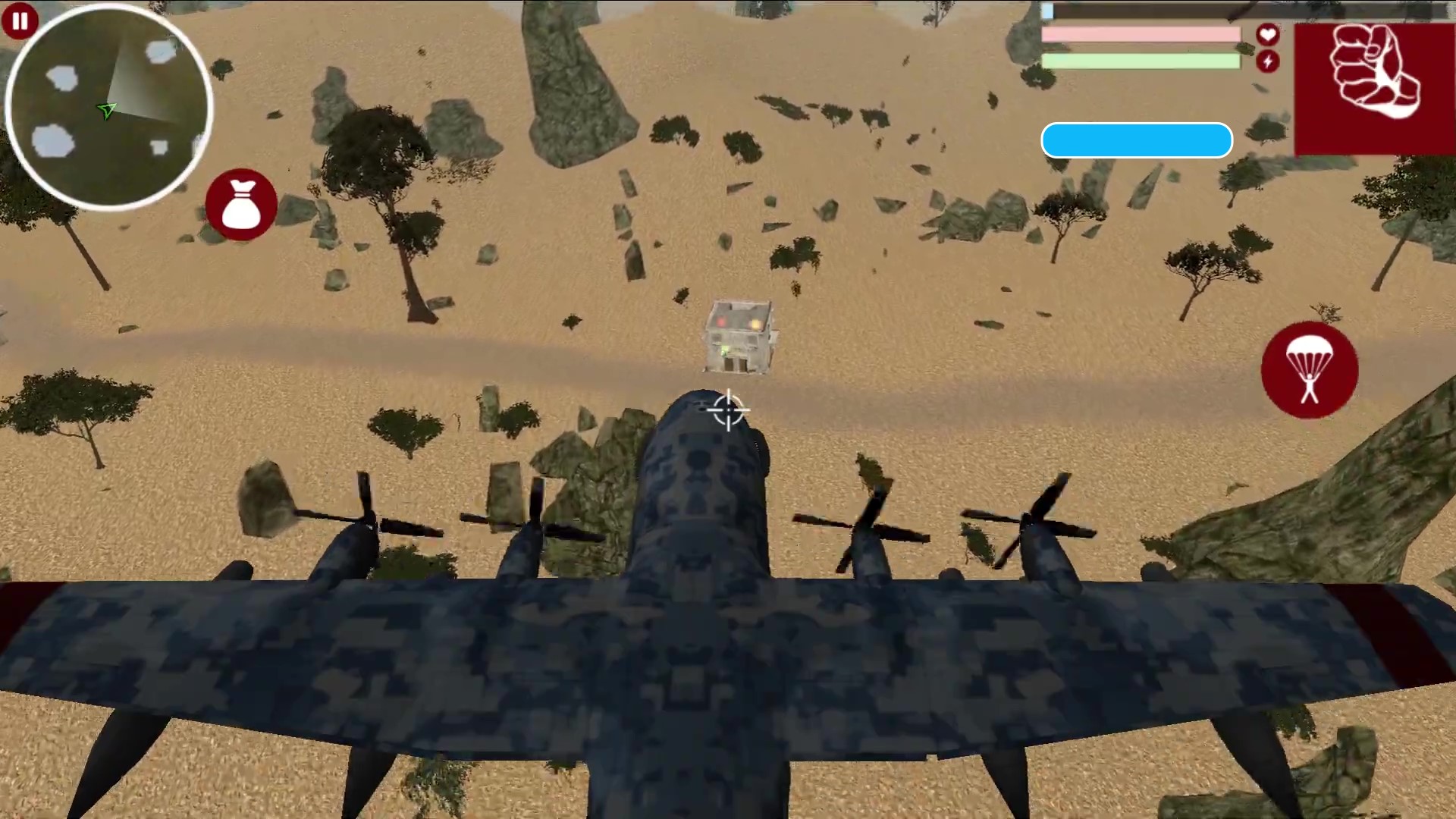The image size is (1456, 819).
Task: Tap the money bag supply drop icon
Action: pos(241,203)
